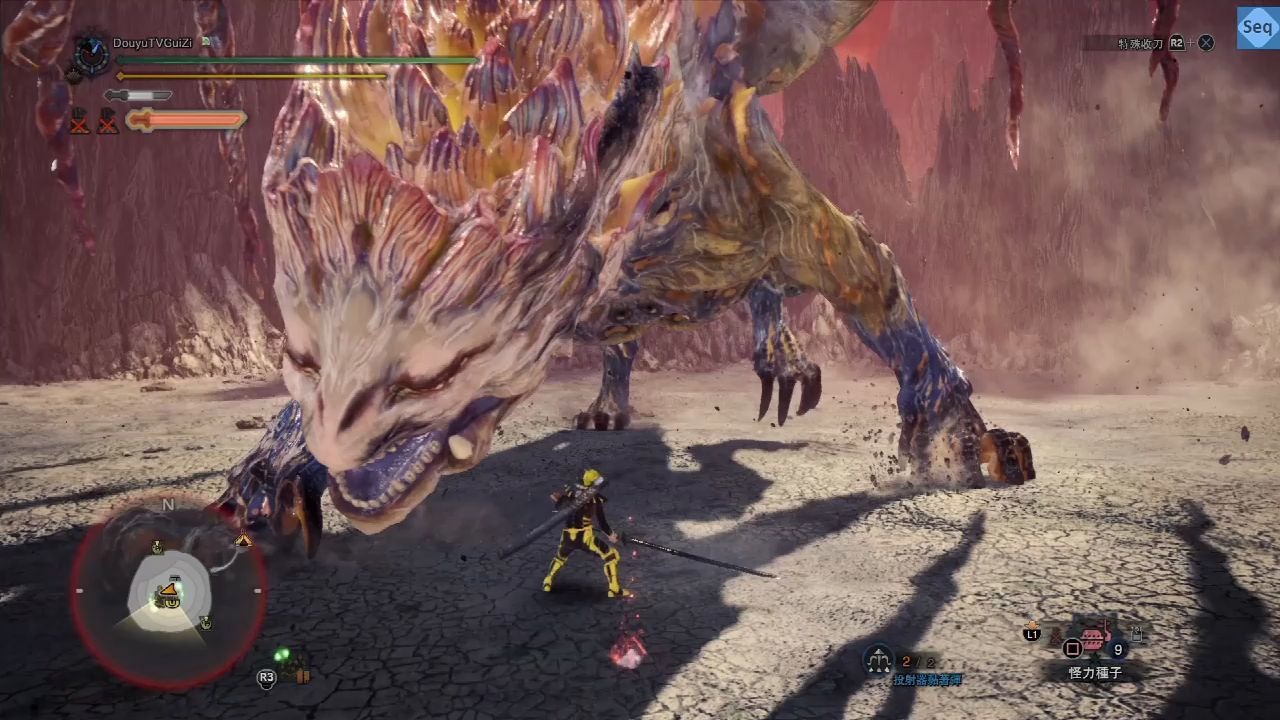Click the quest timer clock icon
This screenshot has width=1280, height=720.
(93, 55)
